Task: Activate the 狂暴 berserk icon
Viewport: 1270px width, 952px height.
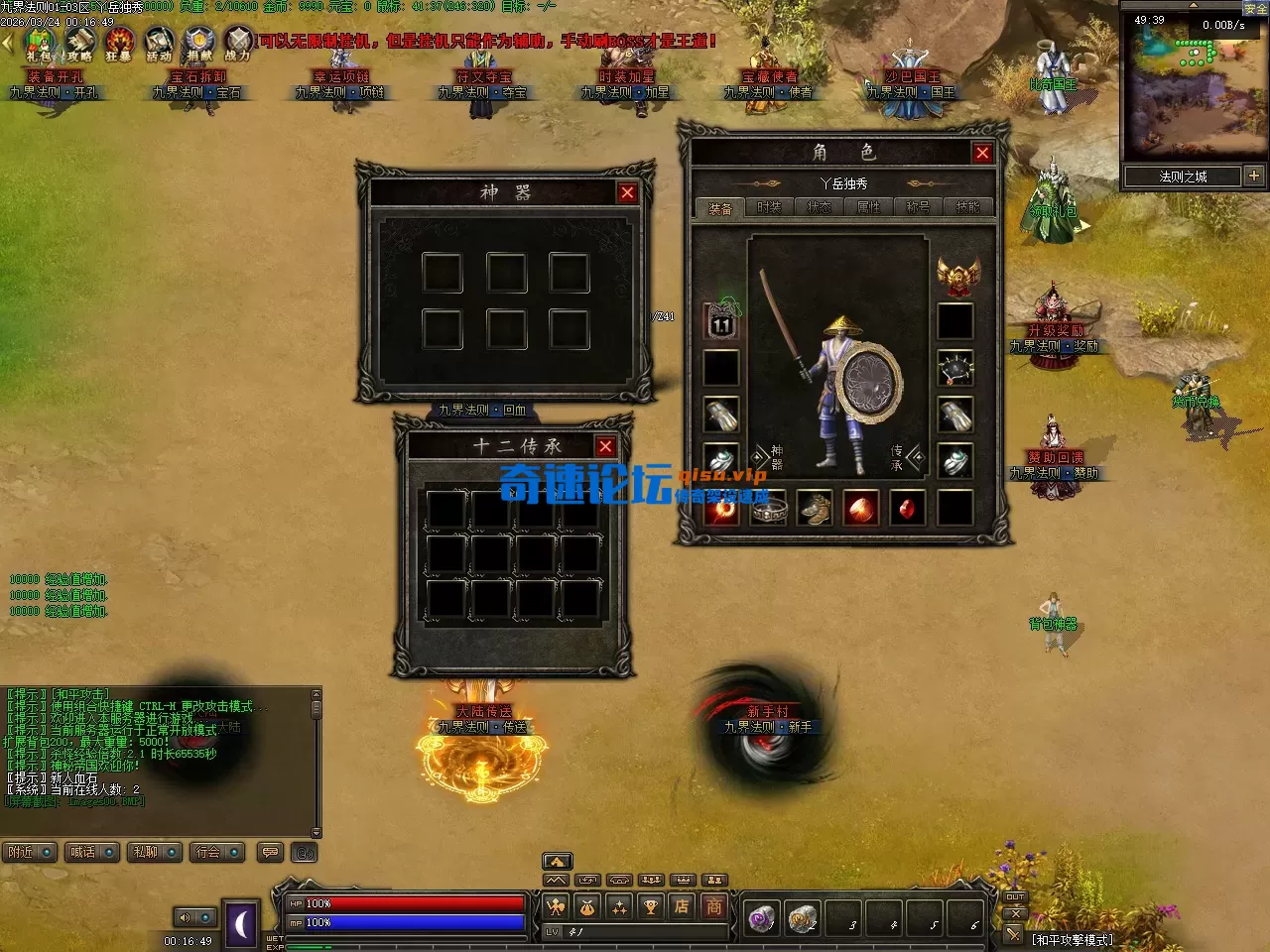Action: tap(119, 44)
